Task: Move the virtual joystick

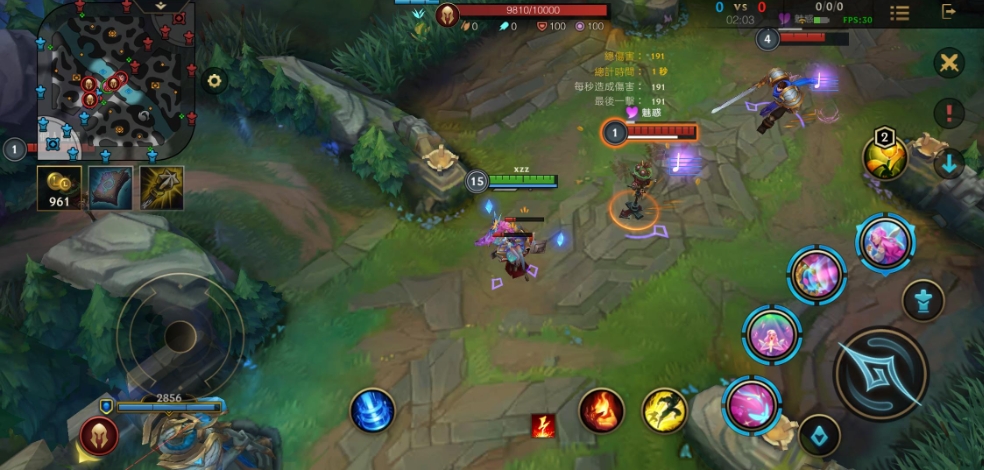Action: tap(180, 335)
